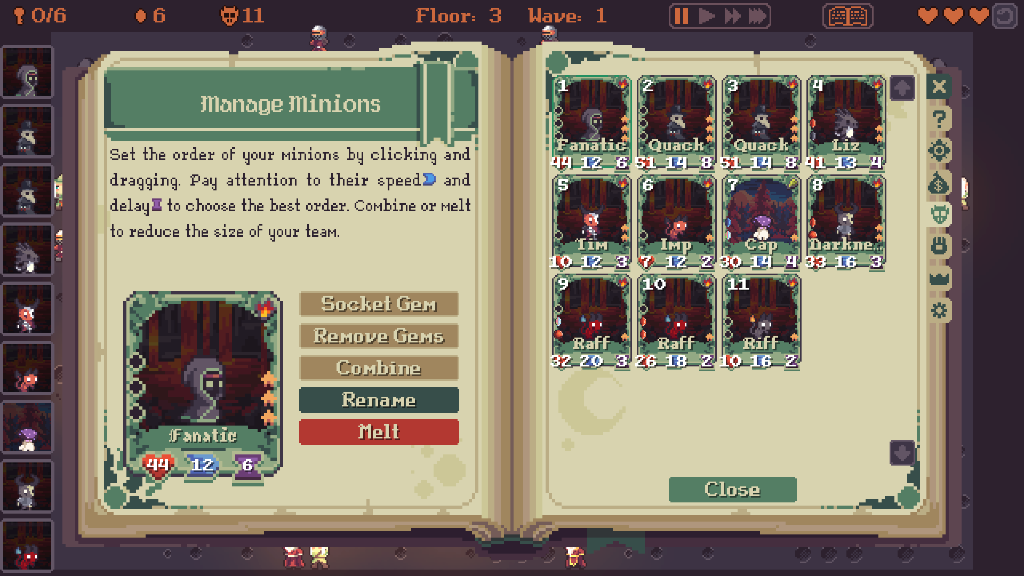Rename the selected minion
This screenshot has height=576, width=1024.
(379, 400)
